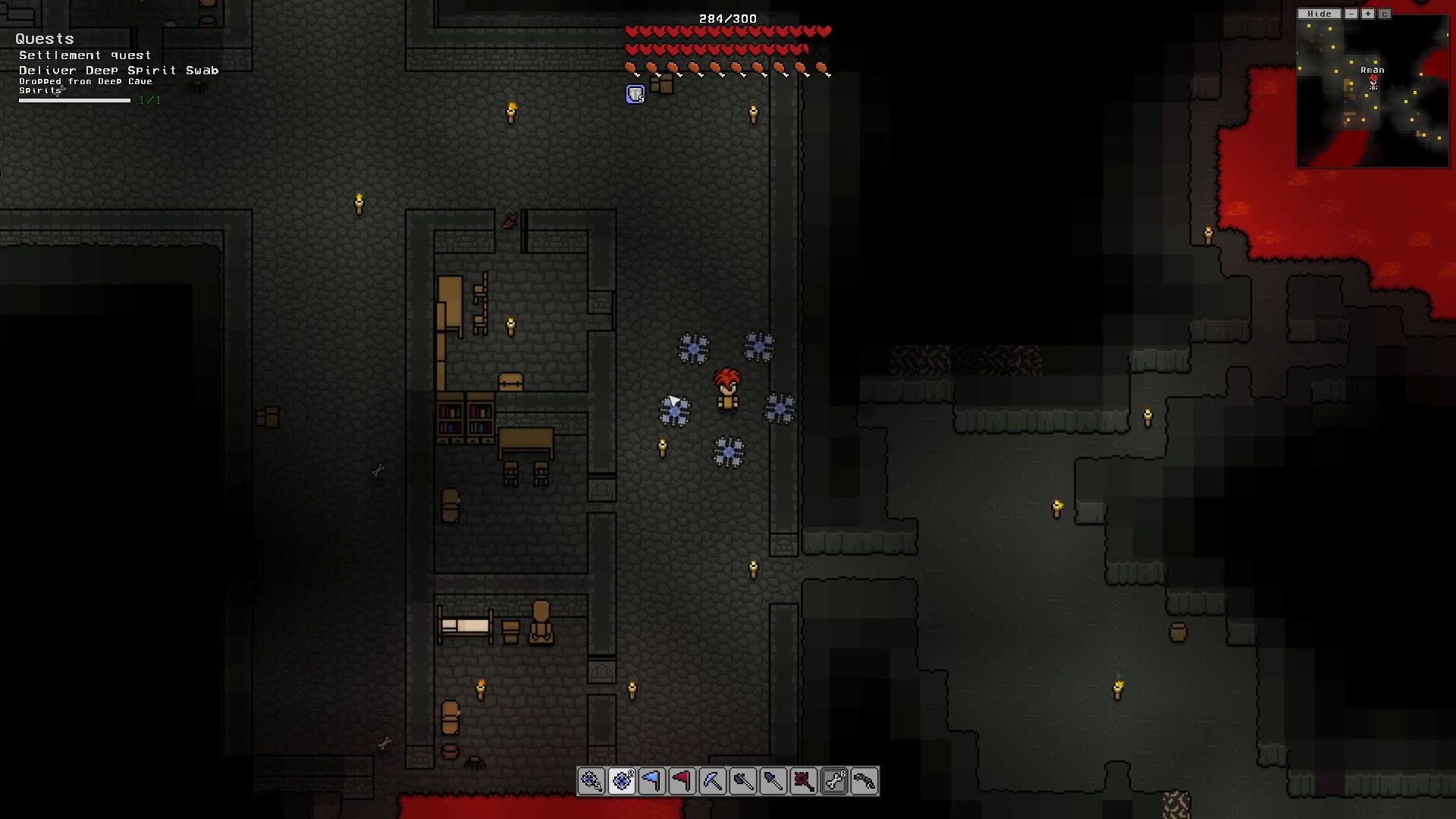
Task: Click the Spirits quest progress bar showing 1/1
Action: pos(76,99)
